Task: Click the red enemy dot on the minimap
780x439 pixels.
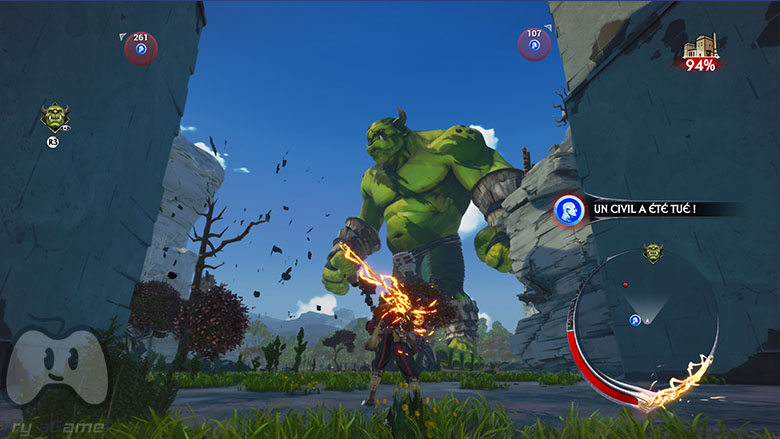Action: (x=626, y=285)
